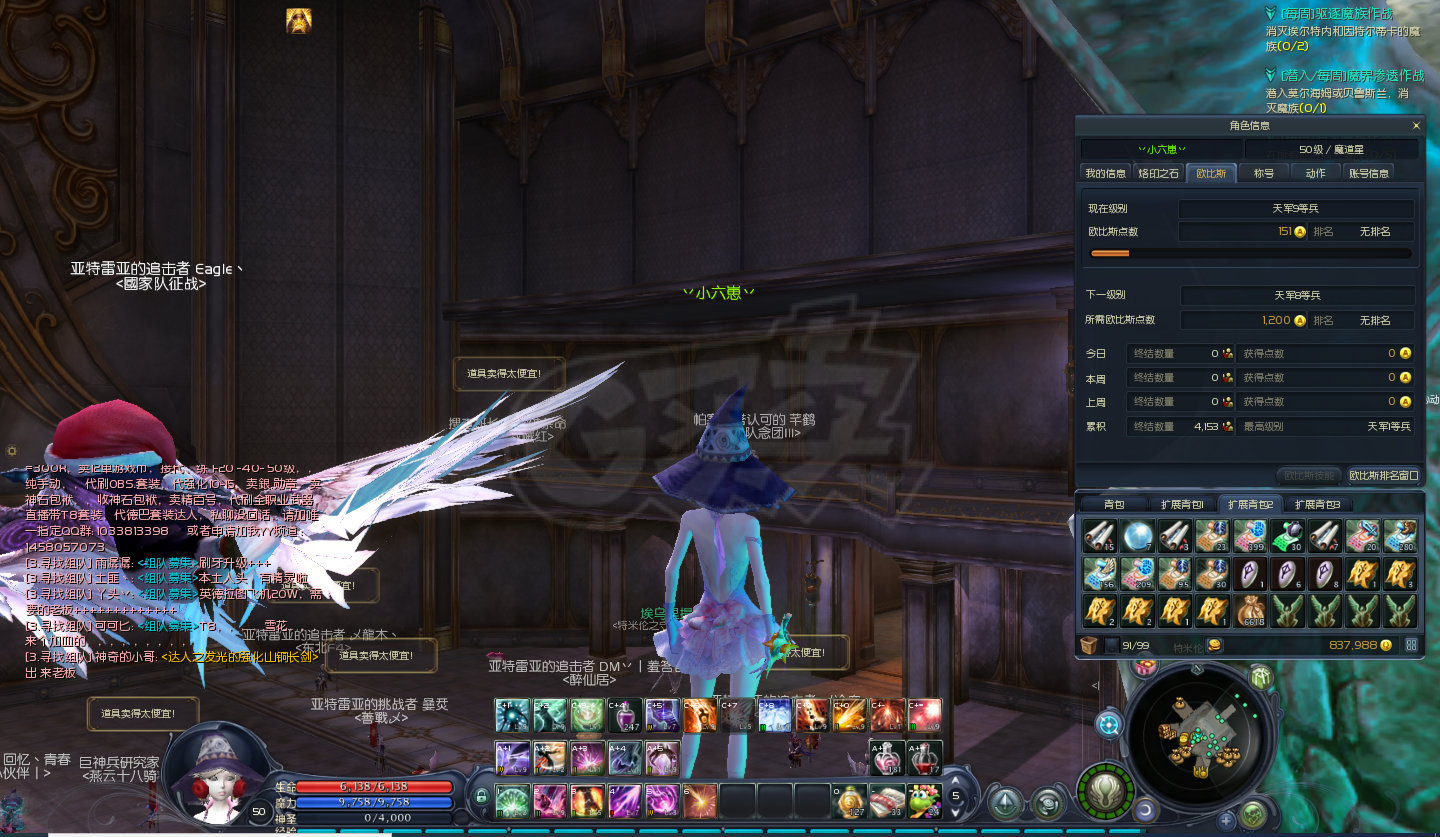Select the 称号 title tab

[x=1264, y=173]
